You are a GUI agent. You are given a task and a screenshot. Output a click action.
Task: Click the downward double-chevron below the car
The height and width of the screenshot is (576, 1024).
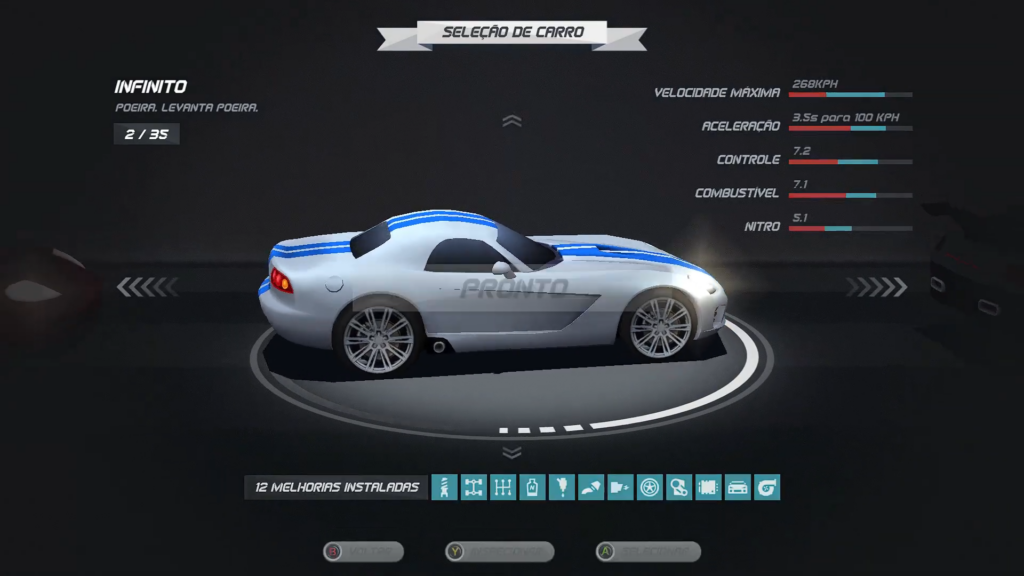point(512,453)
